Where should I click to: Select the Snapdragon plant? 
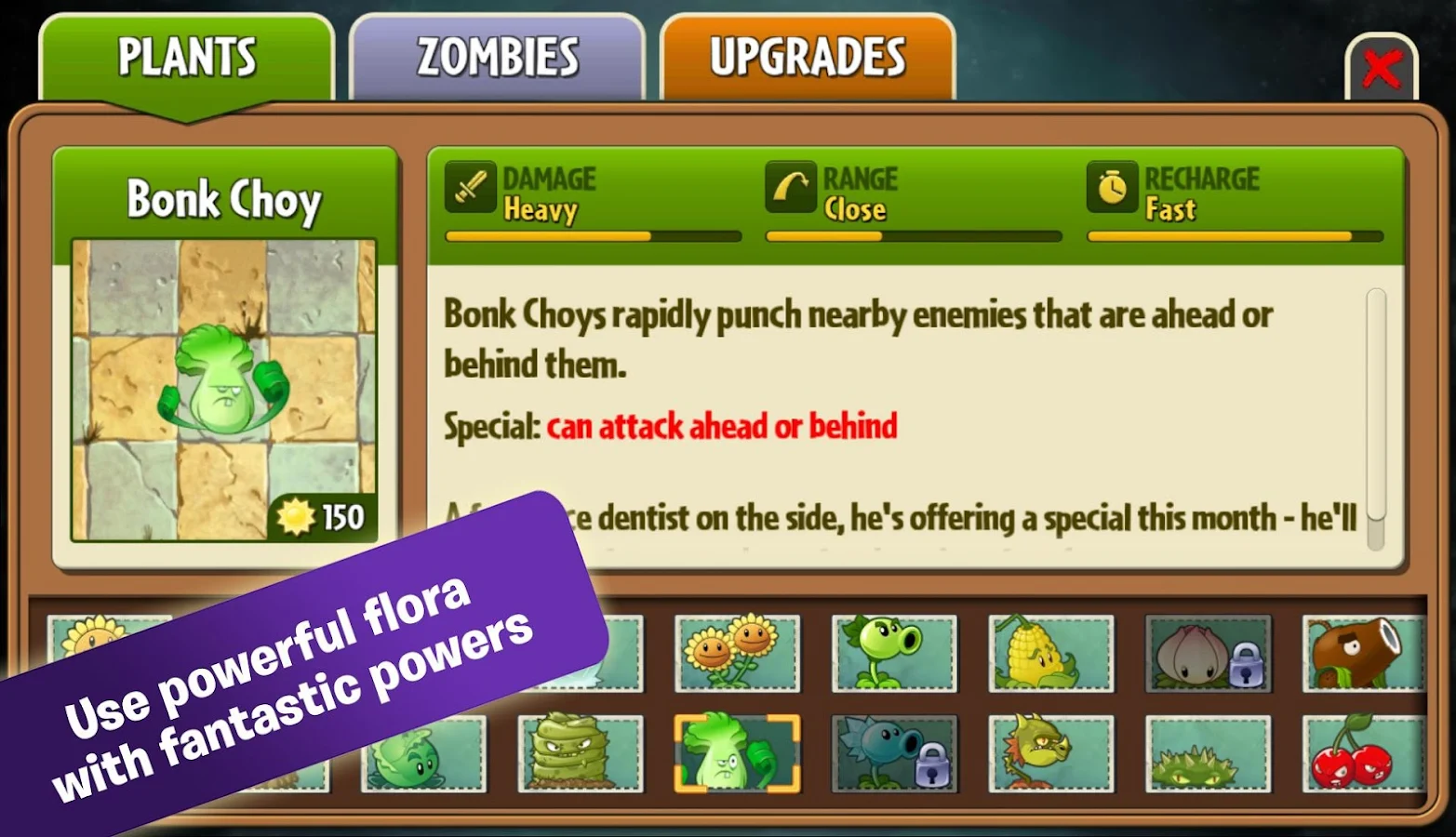pyautogui.click(x=1049, y=753)
